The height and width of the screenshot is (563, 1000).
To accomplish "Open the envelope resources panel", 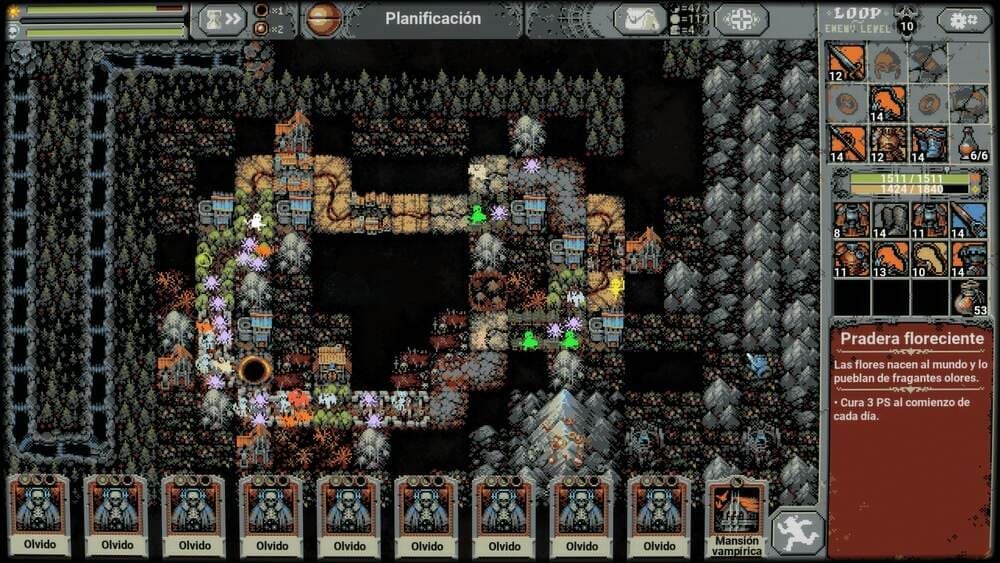I will point(640,19).
